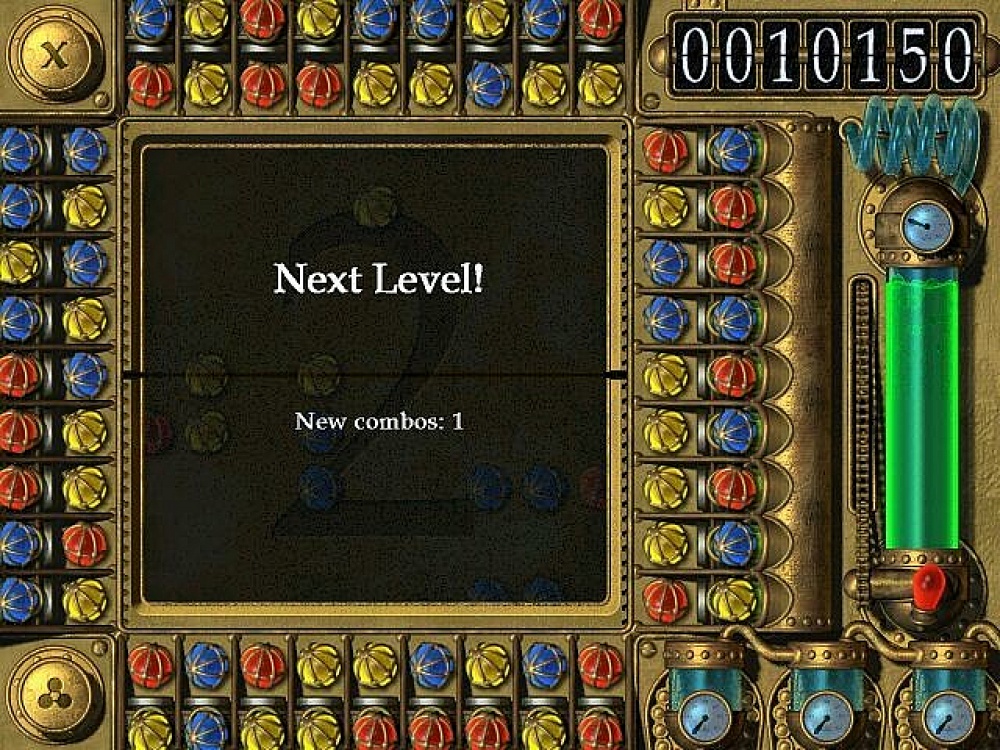
Task: Close the game with the brass X button
Action: 54,52
